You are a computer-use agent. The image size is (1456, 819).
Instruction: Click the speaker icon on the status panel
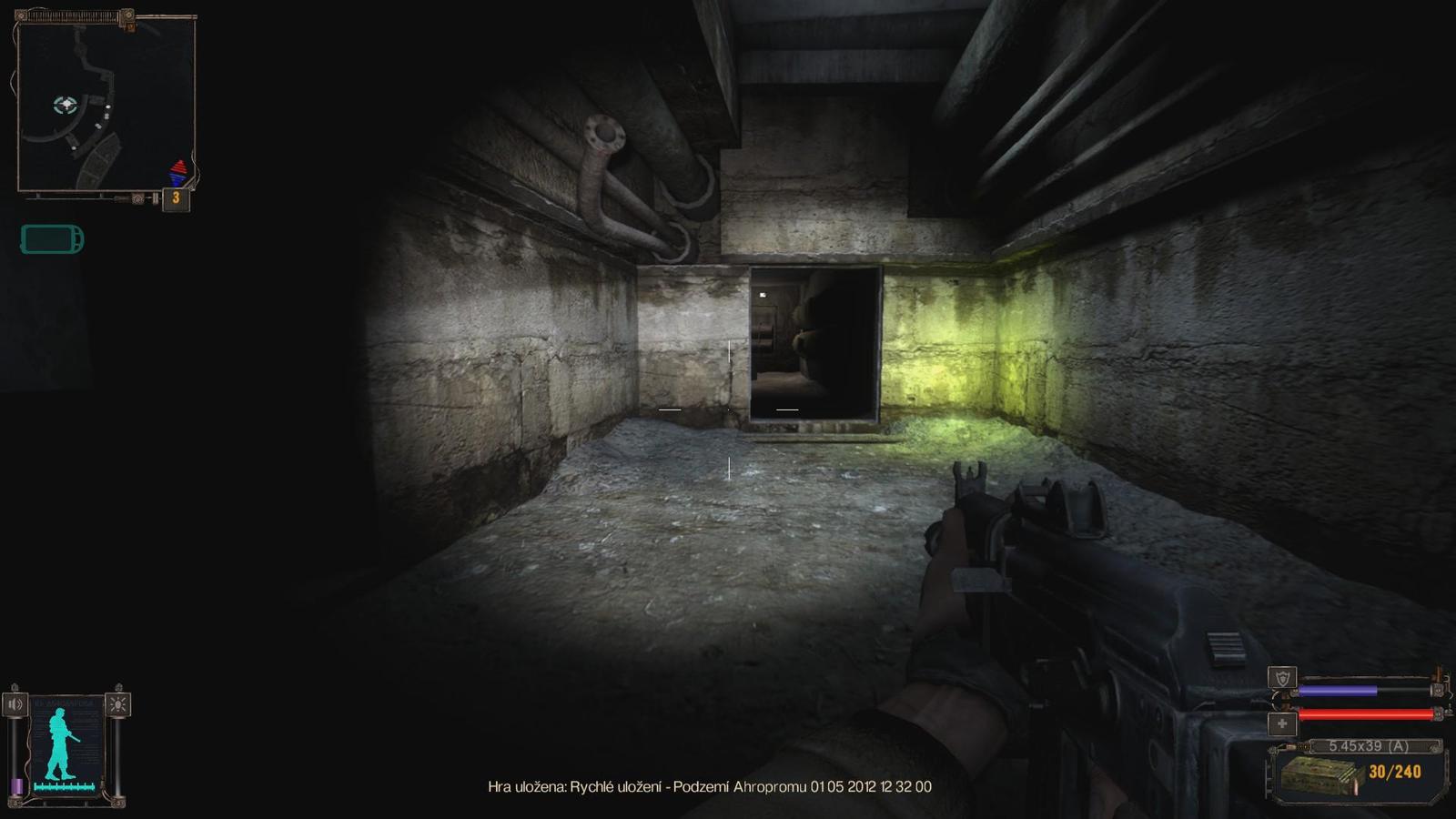click(x=15, y=703)
